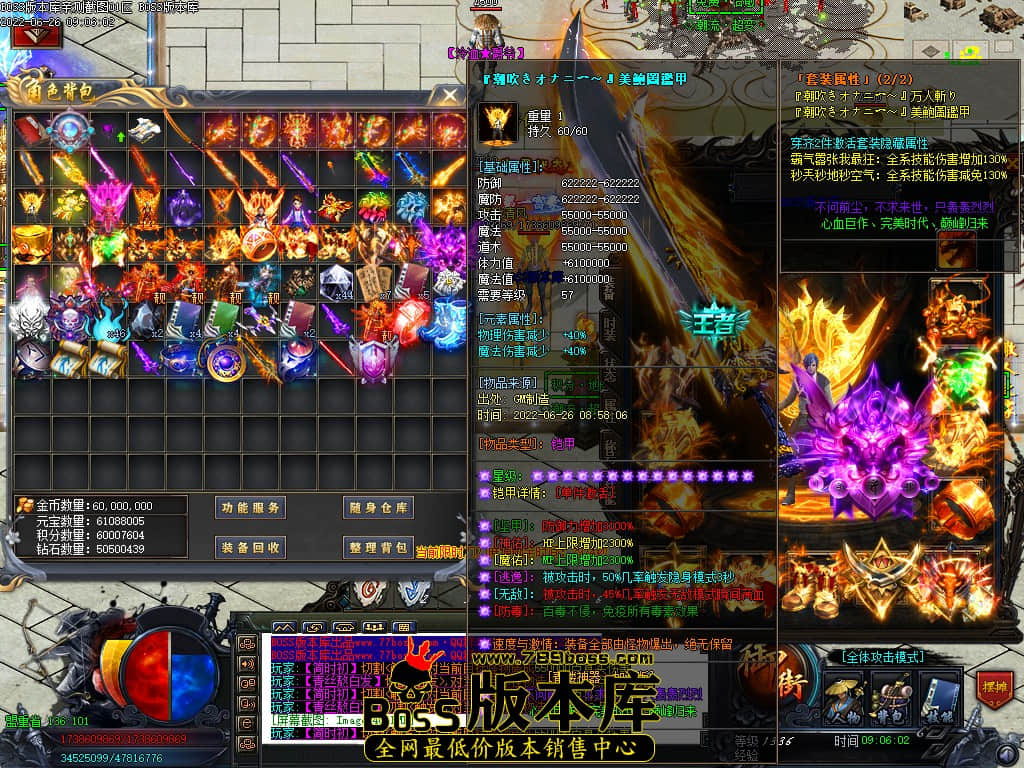Sort the bag with 整理背包

(378, 547)
